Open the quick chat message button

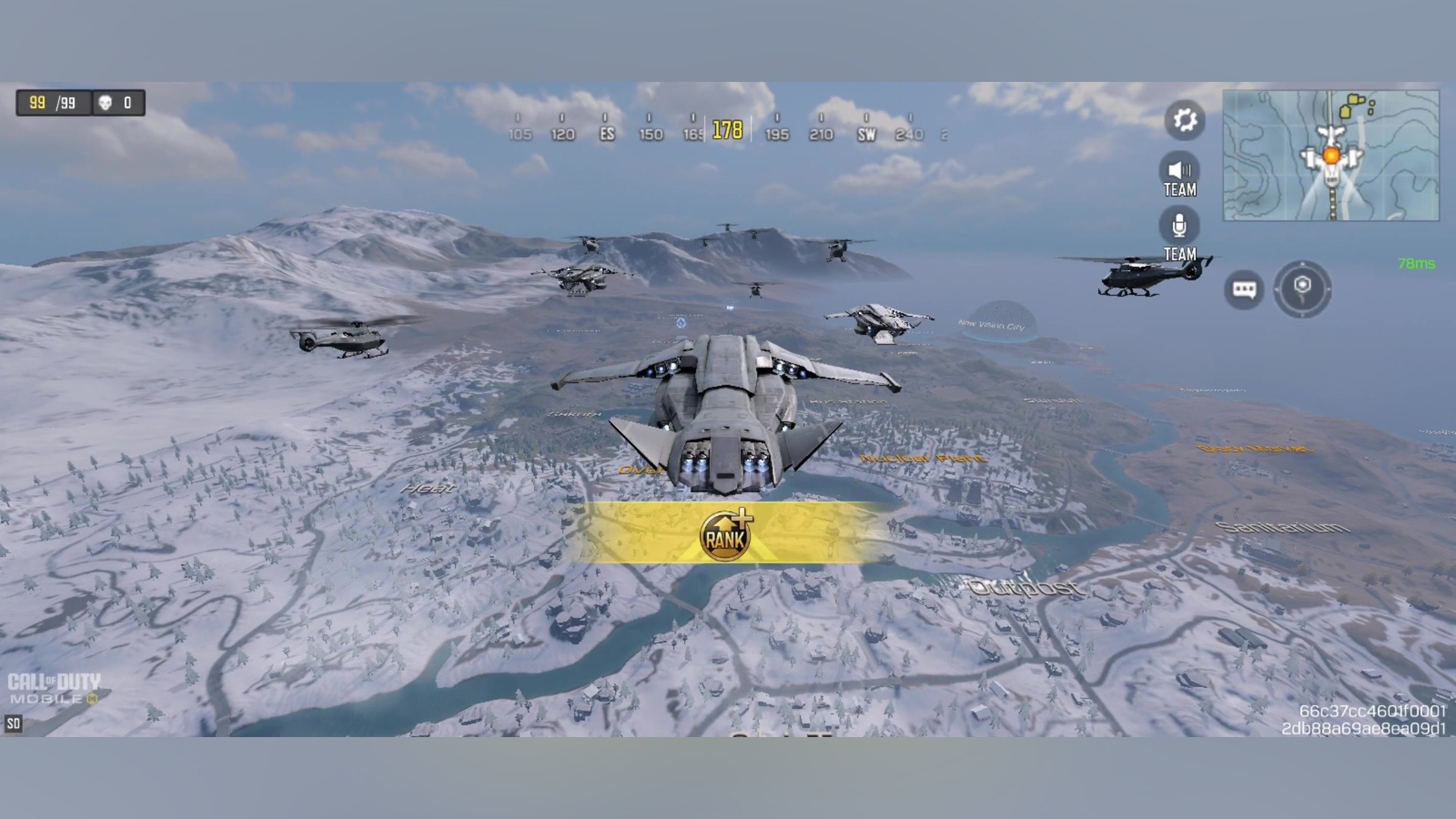(x=1244, y=290)
